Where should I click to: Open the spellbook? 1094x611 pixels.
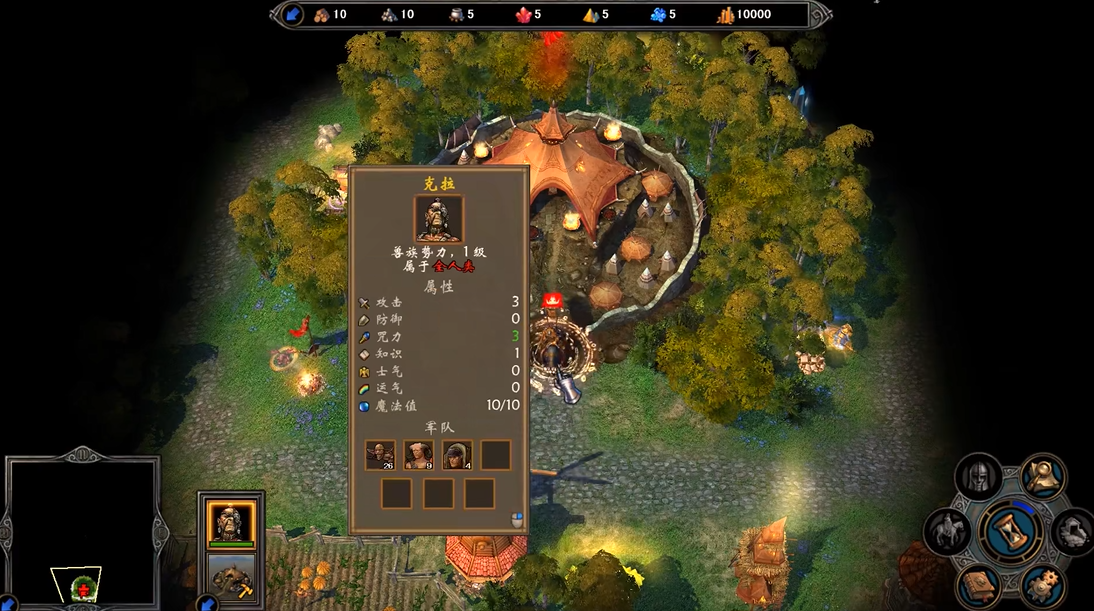coord(979,584)
